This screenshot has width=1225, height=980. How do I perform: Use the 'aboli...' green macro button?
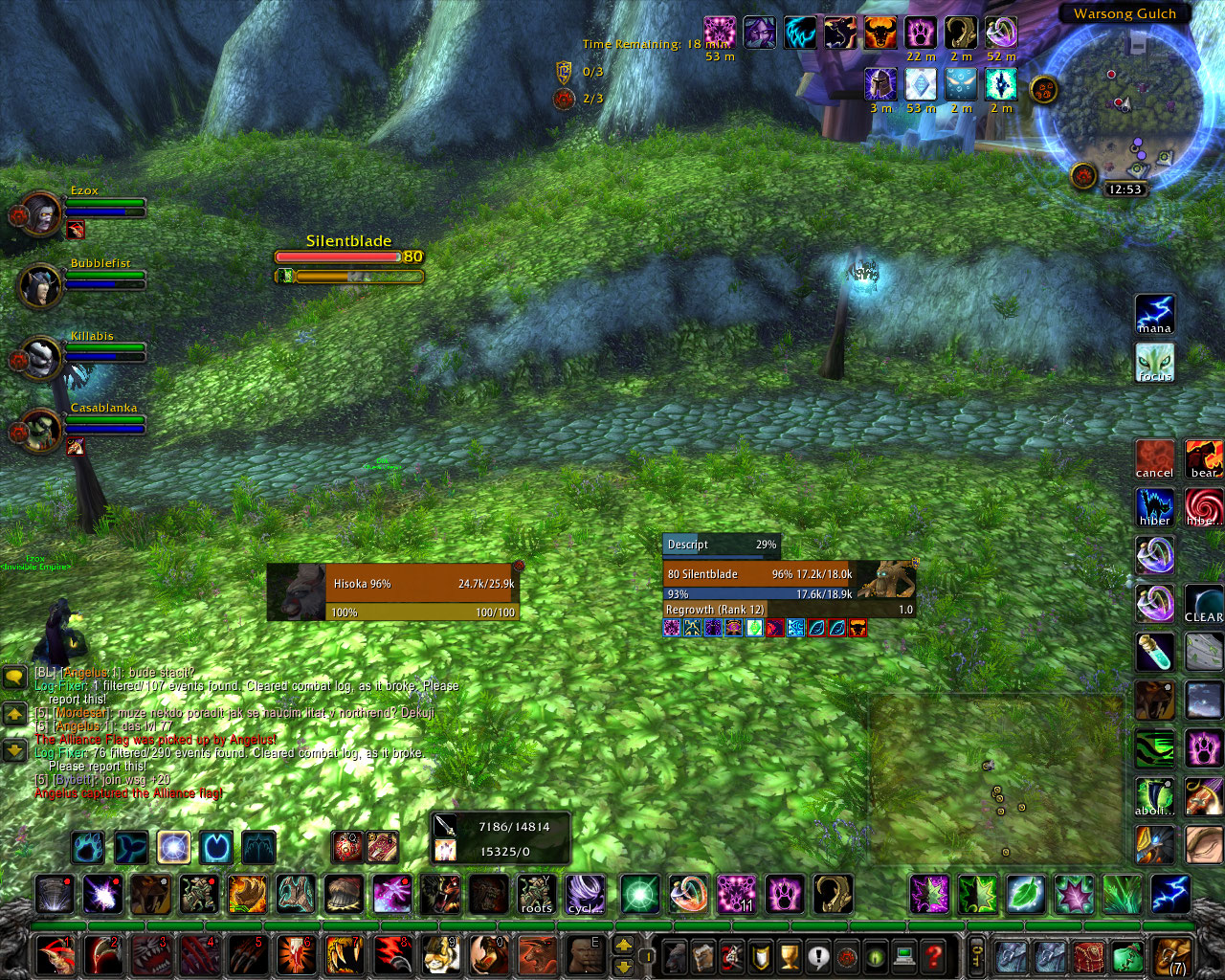(x=1154, y=796)
